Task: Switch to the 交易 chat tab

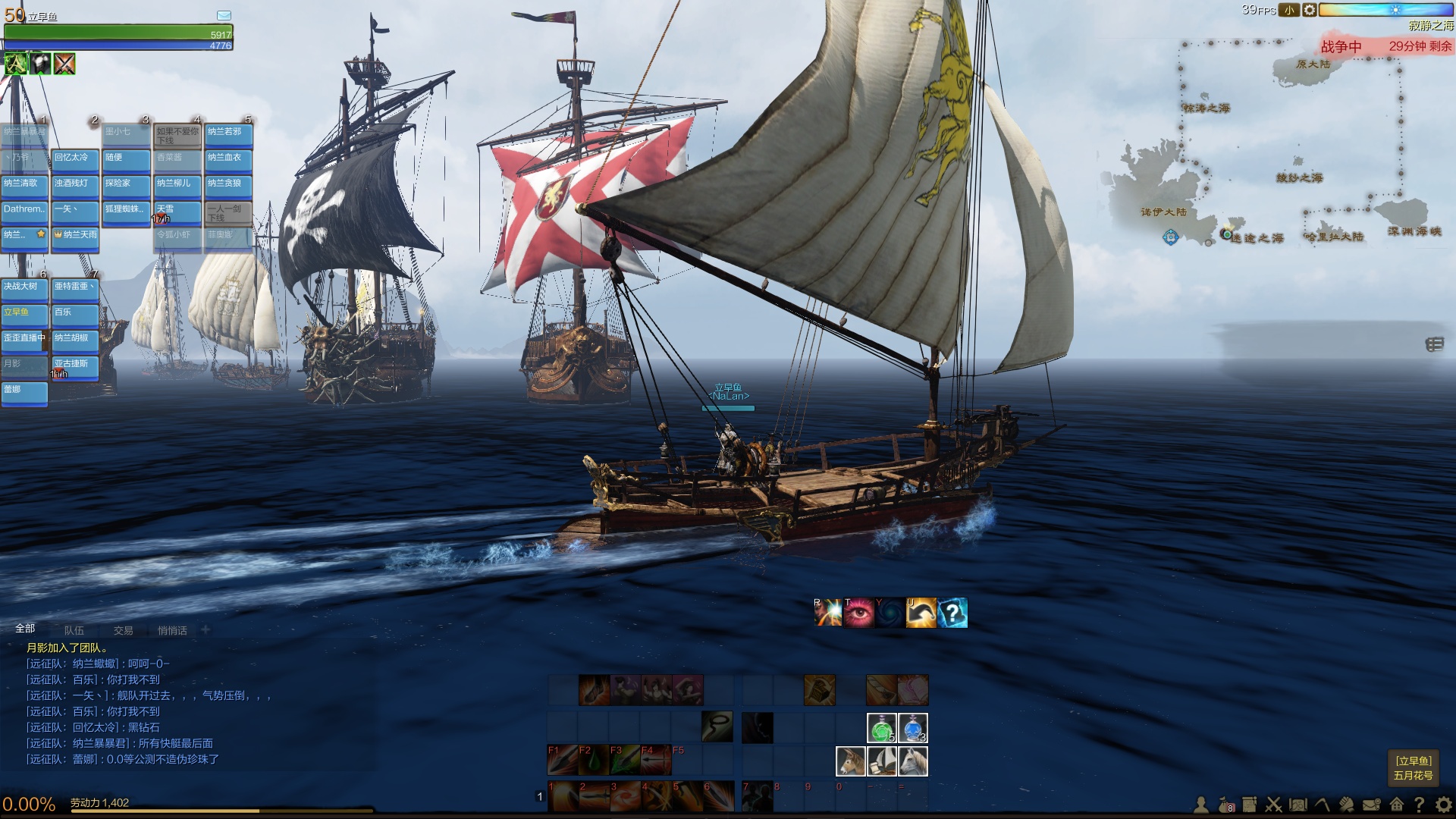Action: pyautogui.click(x=124, y=630)
